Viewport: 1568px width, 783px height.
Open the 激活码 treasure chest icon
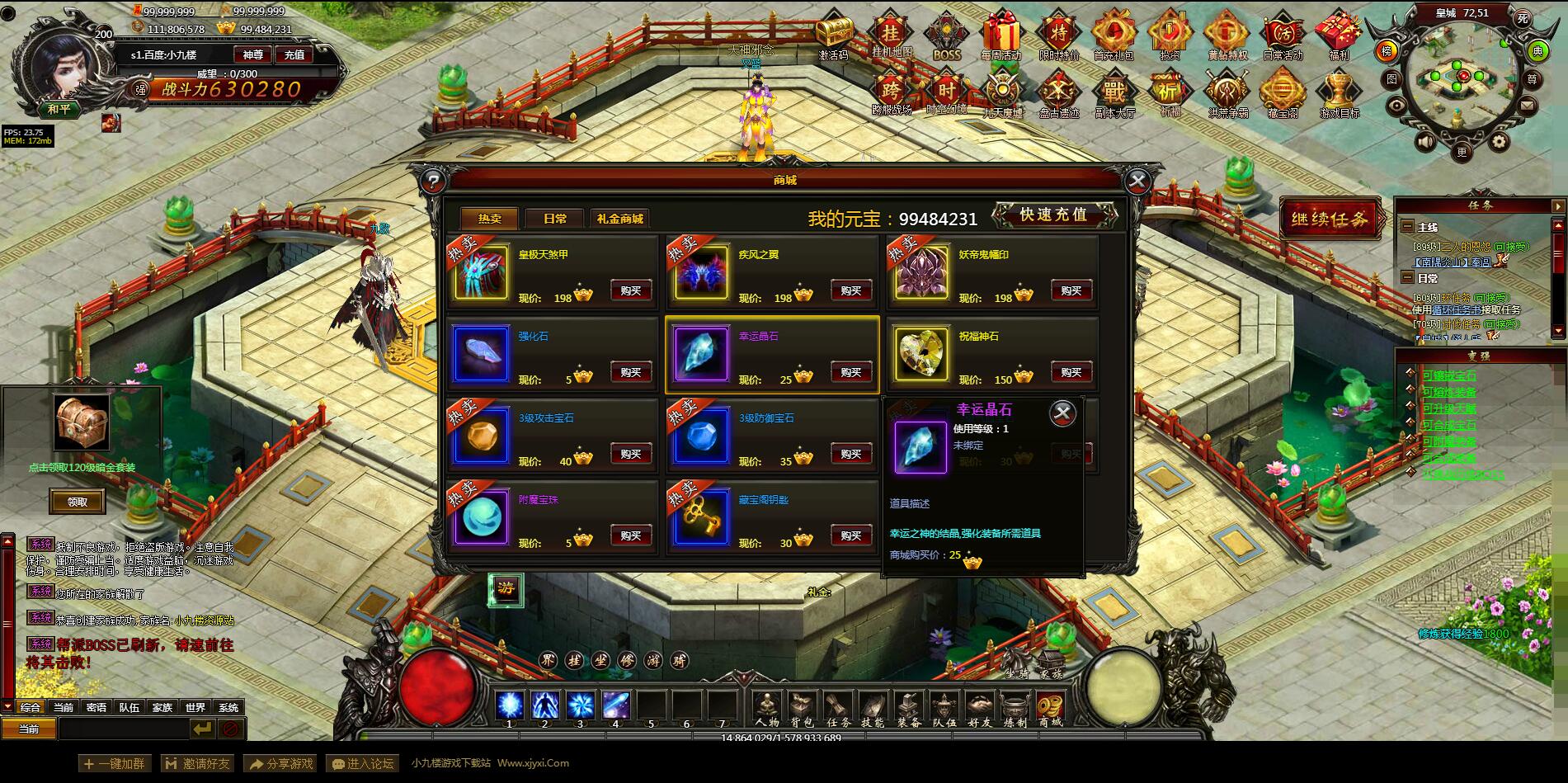[x=834, y=38]
